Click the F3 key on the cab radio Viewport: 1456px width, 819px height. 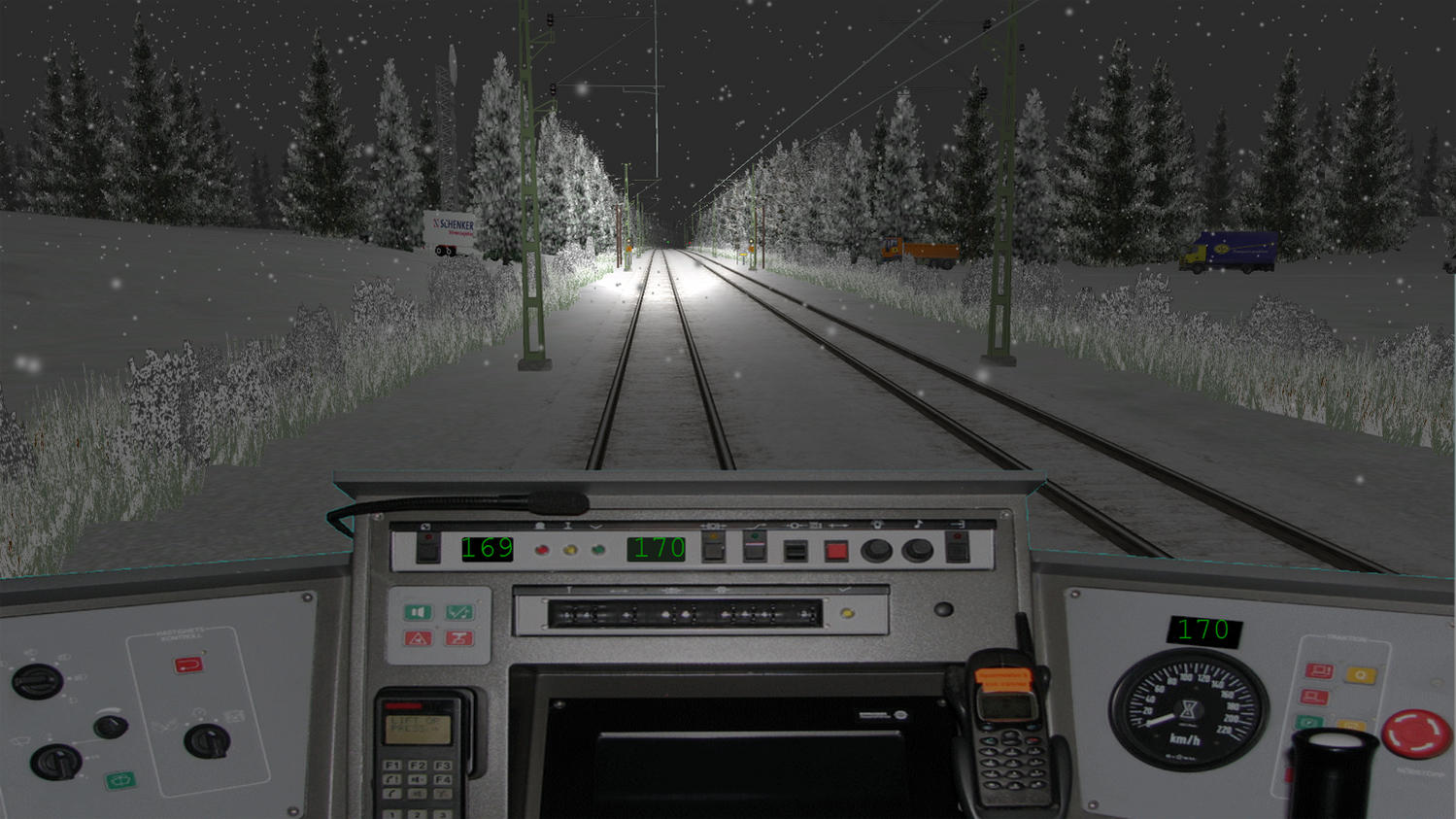[x=443, y=766]
